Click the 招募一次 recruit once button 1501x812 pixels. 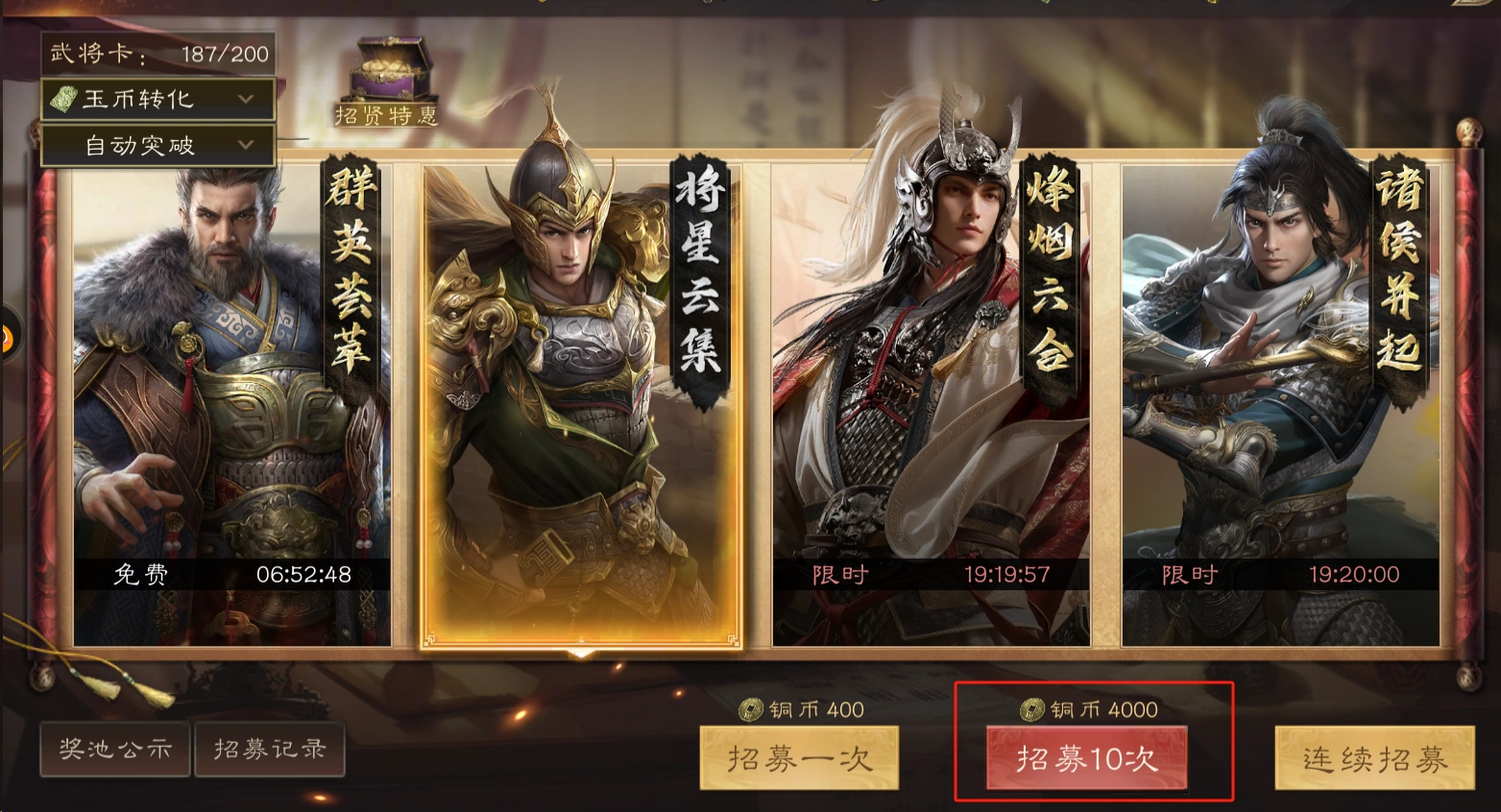800,758
